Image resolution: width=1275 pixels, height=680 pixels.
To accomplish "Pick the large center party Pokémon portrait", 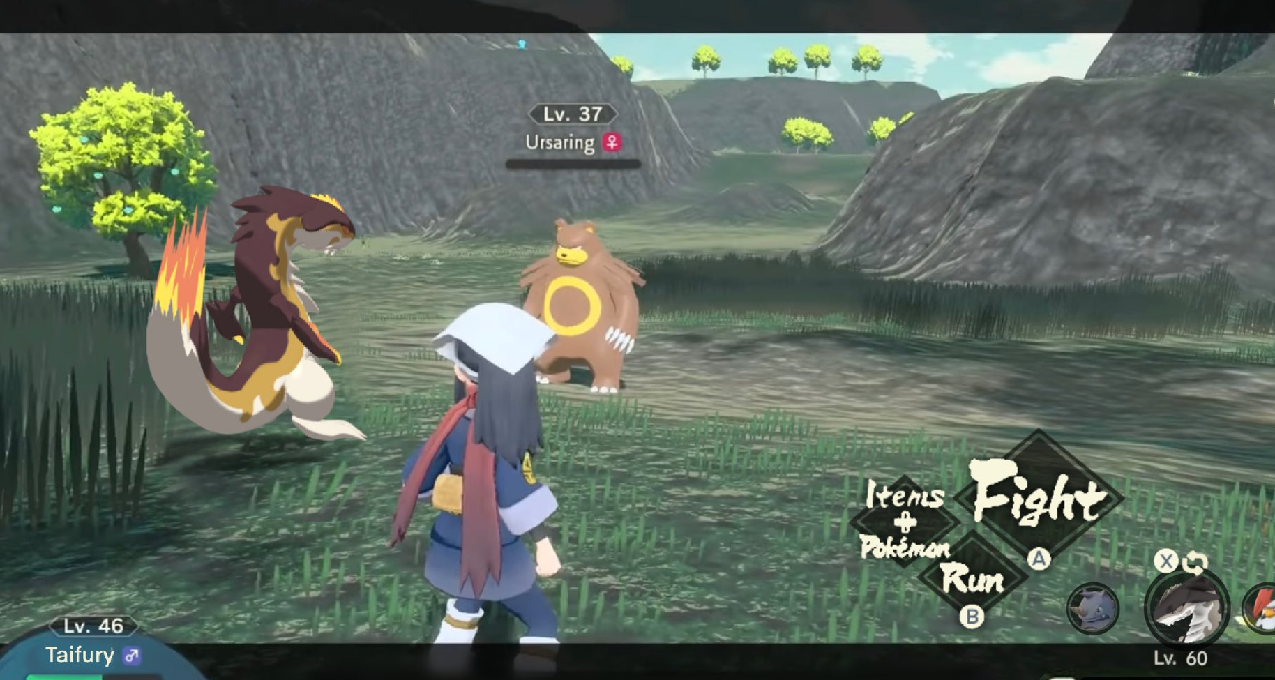I will click(1187, 609).
